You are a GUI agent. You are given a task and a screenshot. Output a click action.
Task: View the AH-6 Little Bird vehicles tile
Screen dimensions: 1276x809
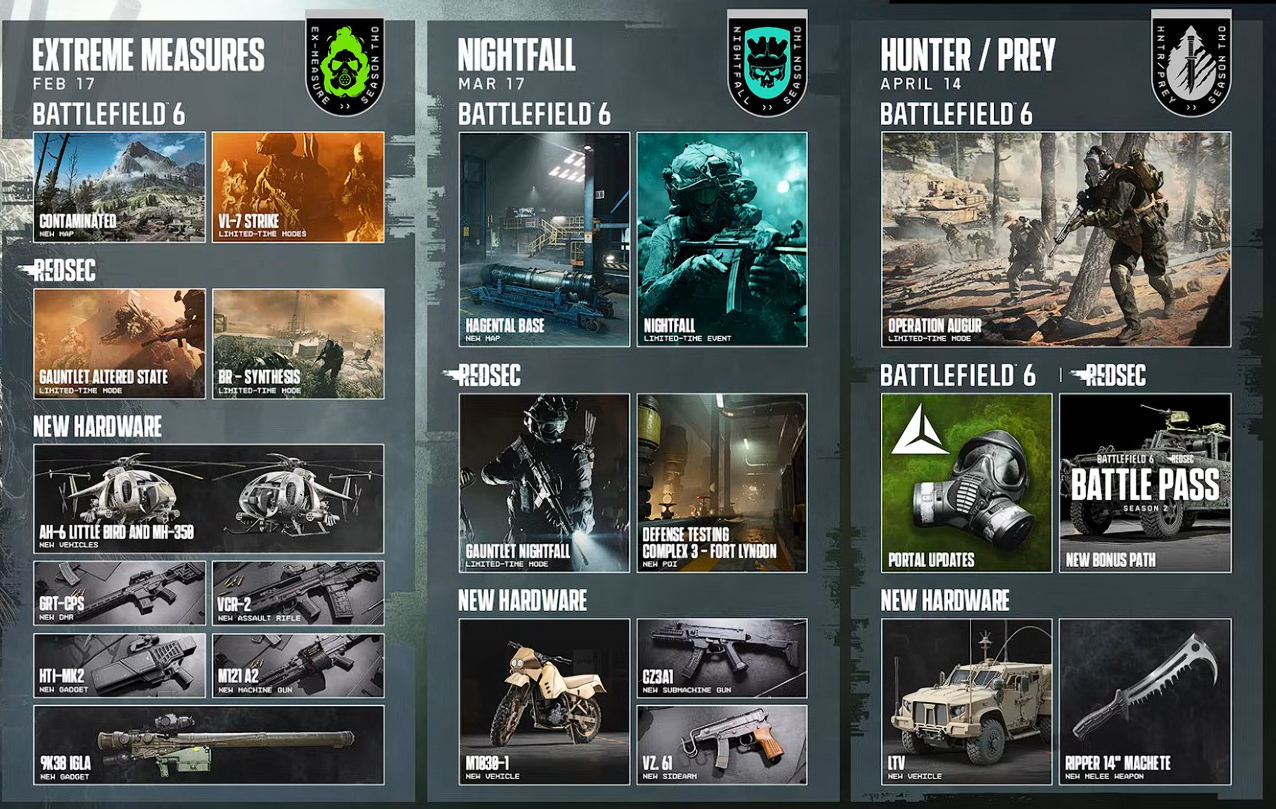(208, 498)
